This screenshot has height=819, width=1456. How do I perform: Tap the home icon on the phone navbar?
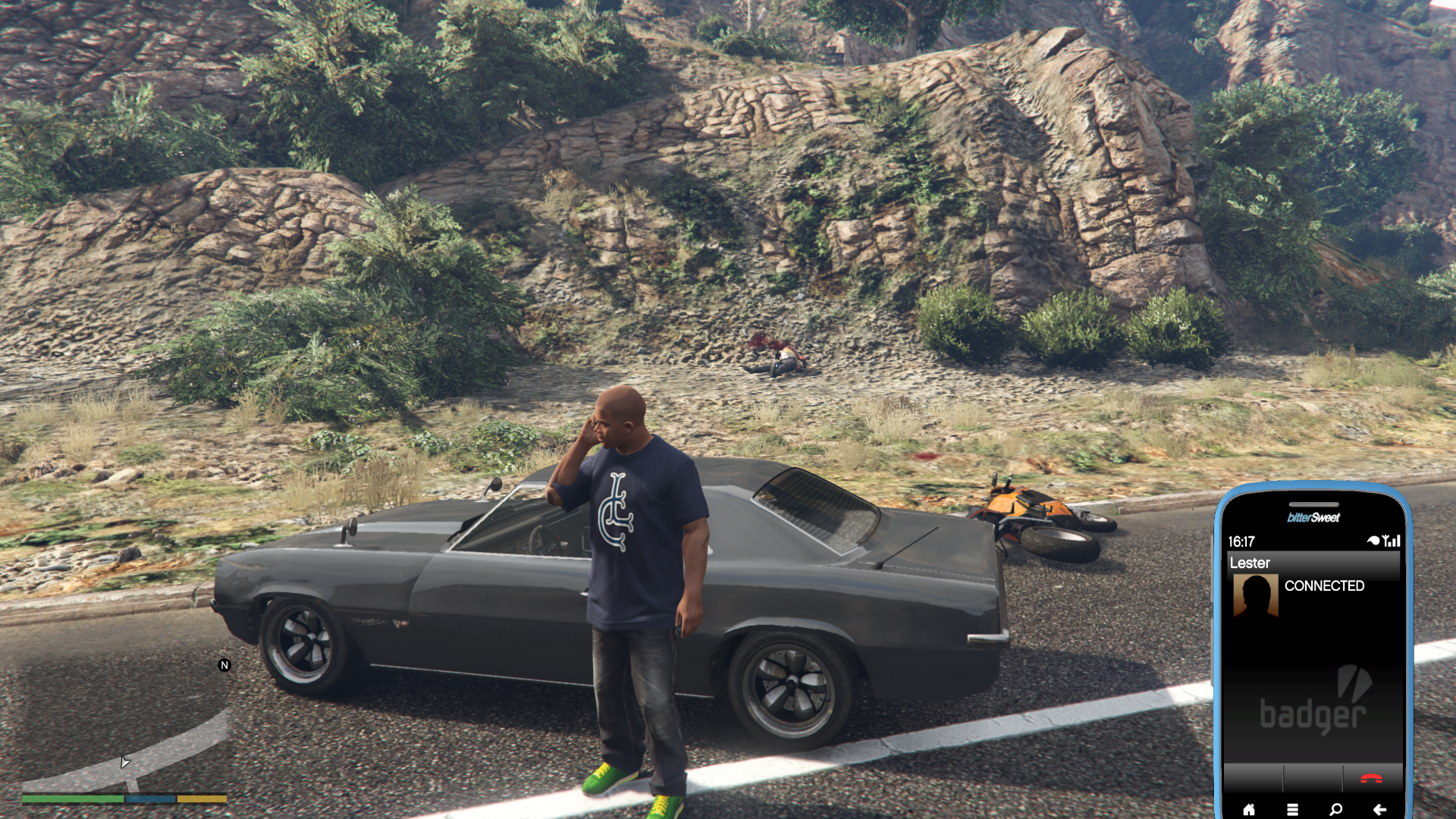(1250, 810)
